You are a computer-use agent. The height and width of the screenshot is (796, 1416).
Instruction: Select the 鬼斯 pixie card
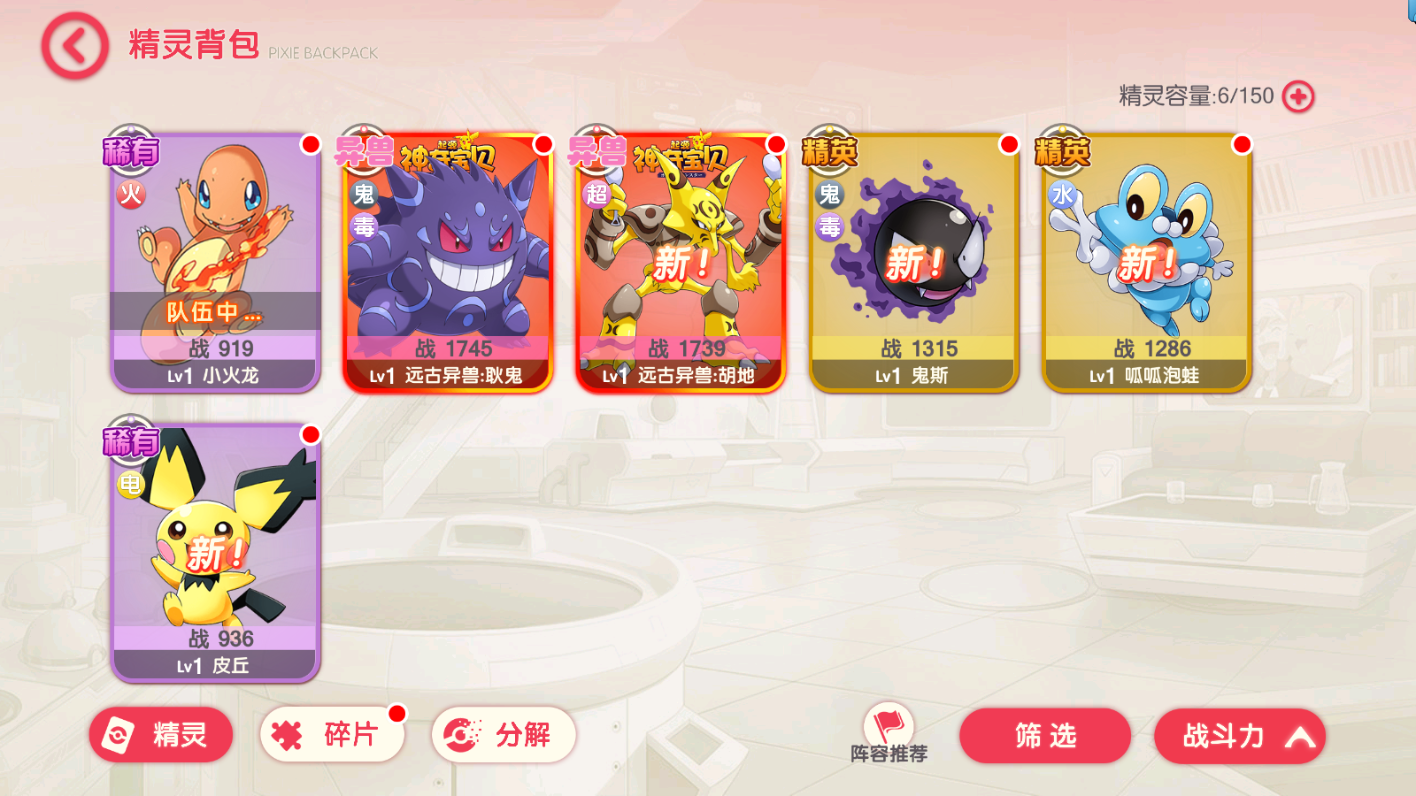(913, 262)
